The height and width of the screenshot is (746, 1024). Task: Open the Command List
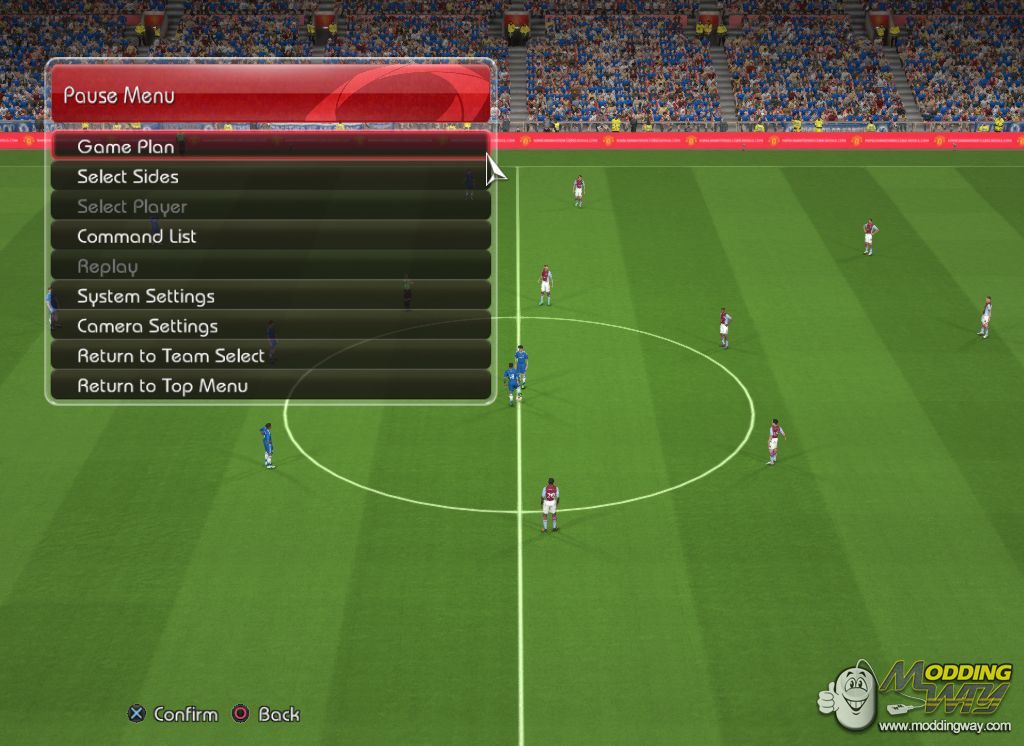(137, 237)
